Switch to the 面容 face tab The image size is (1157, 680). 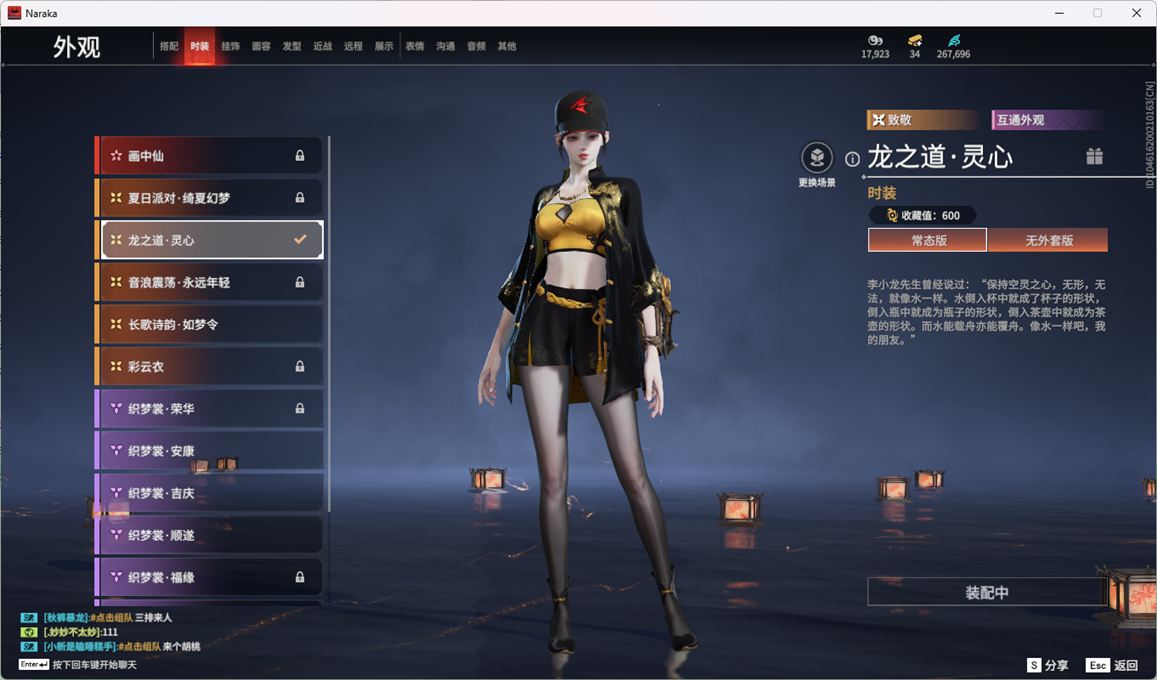click(261, 46)
